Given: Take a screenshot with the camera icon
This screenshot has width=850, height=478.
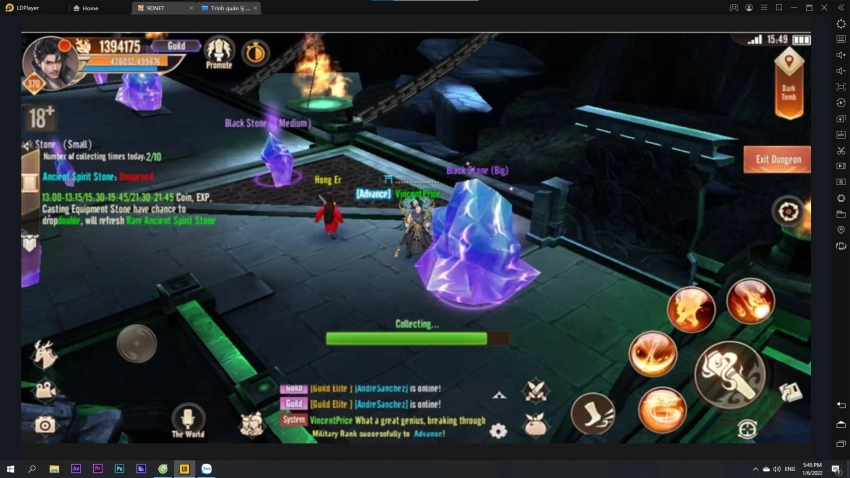Looking at the screenshot, I should pos(44,425).
